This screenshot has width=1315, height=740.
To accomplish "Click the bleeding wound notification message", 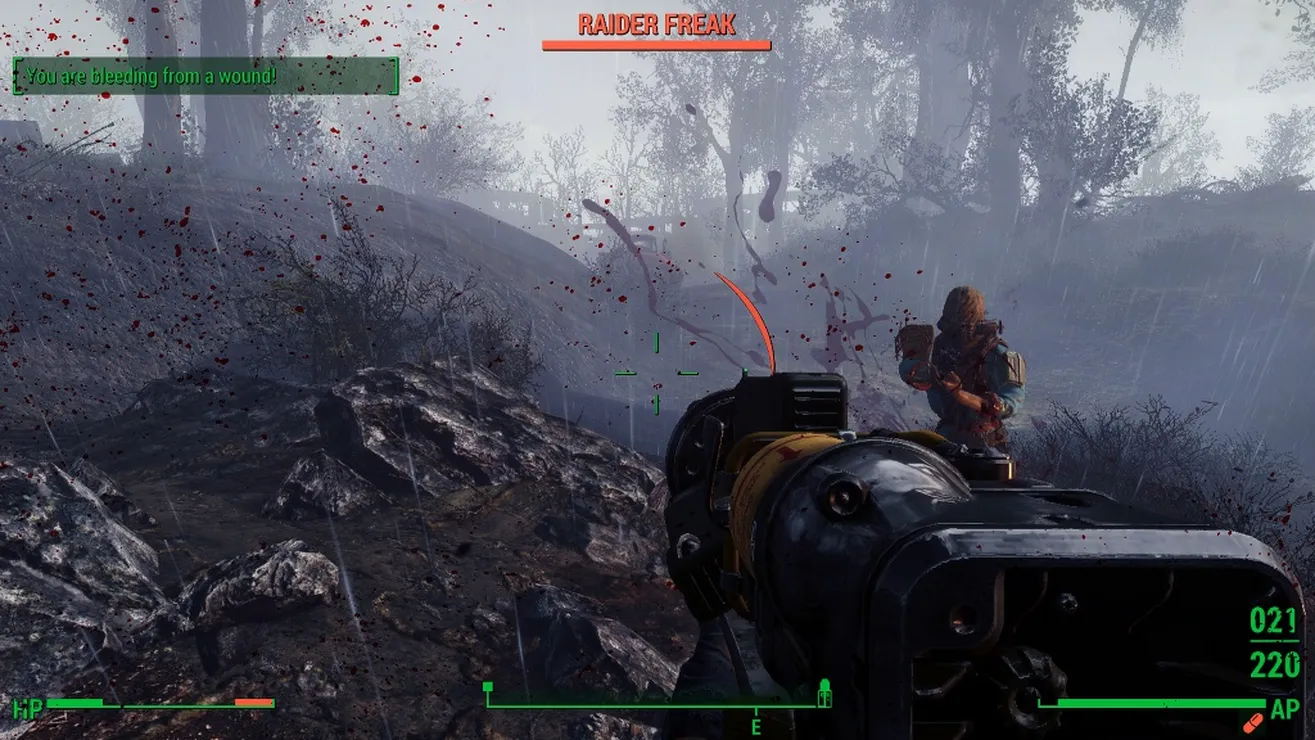I will pyautogui.click(x=206, y=76).
